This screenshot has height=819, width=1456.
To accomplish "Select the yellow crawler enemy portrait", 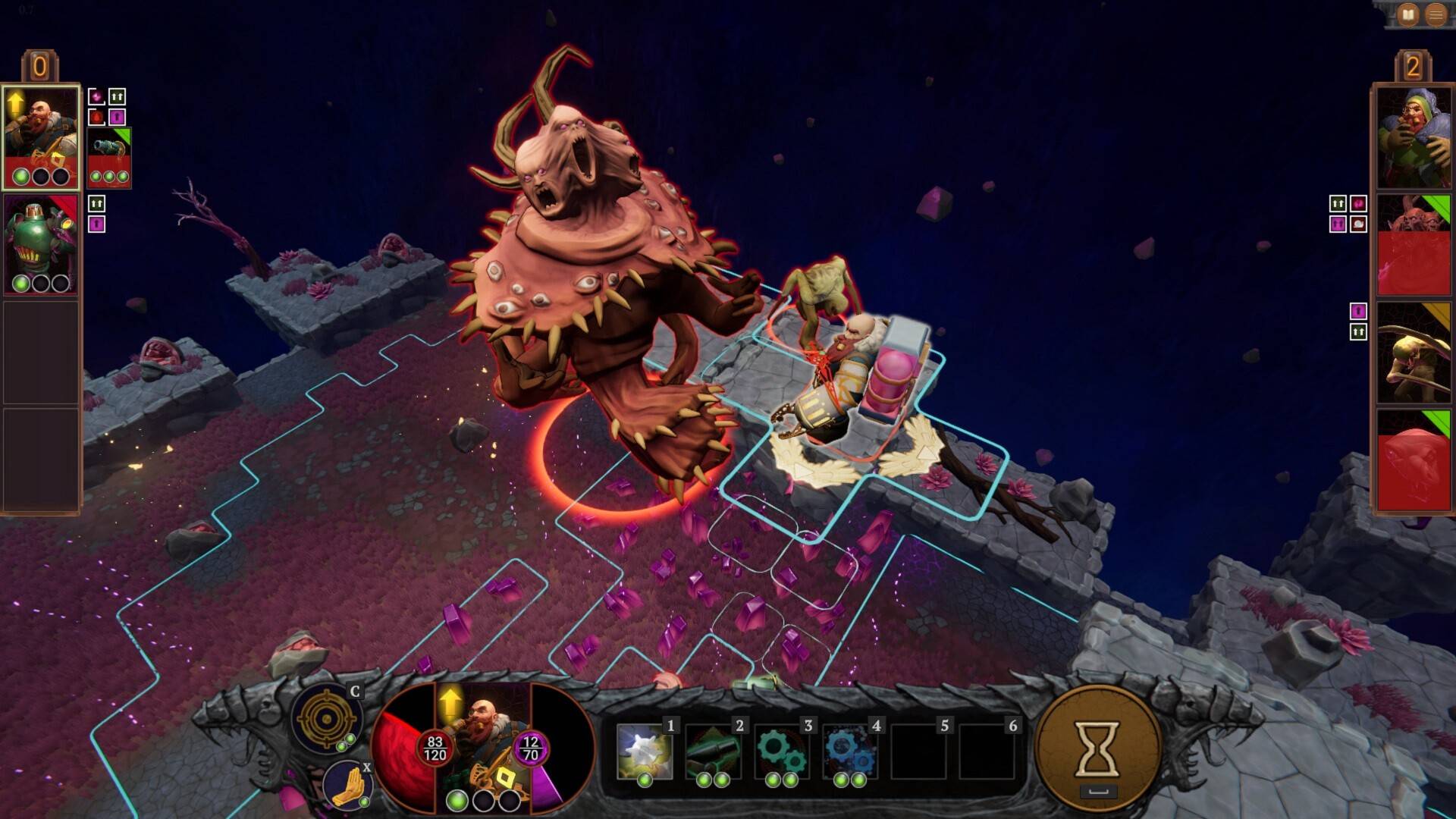I will point(1414,353).
